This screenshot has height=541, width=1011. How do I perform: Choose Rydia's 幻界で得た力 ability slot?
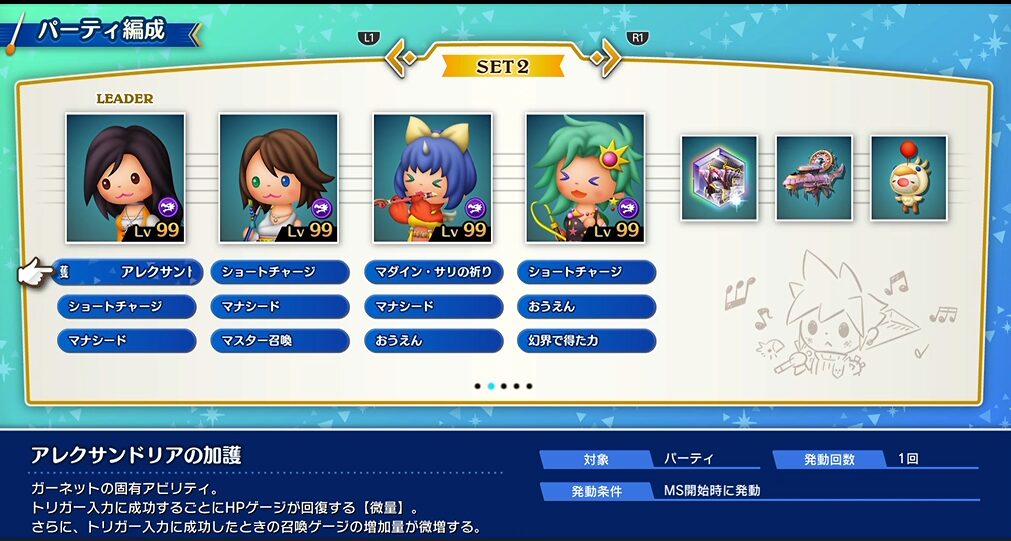tap(587, 340)
